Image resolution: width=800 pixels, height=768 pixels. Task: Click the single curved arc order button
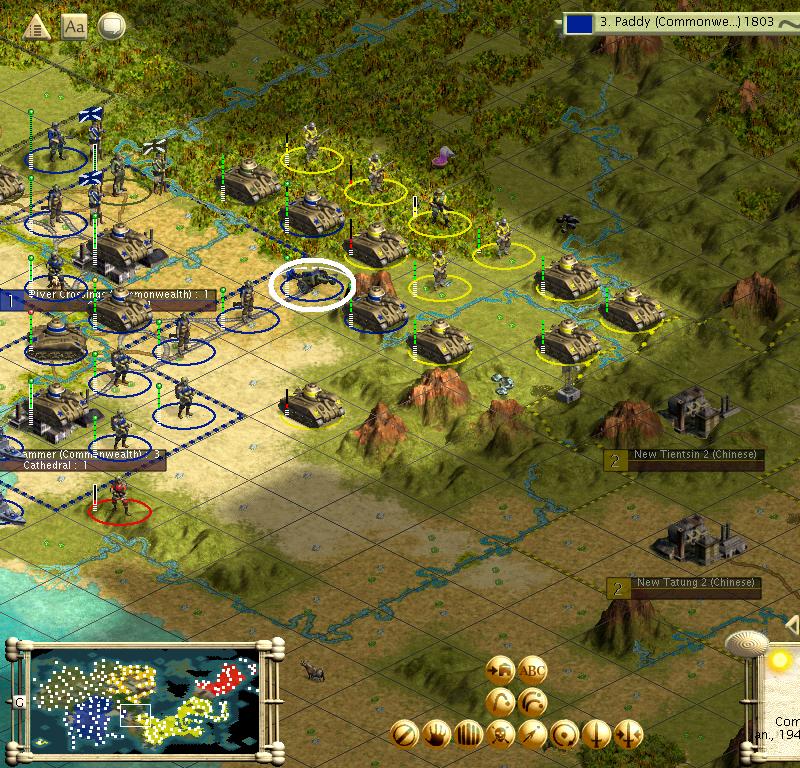pyautogui.click(x=500, y=702)
